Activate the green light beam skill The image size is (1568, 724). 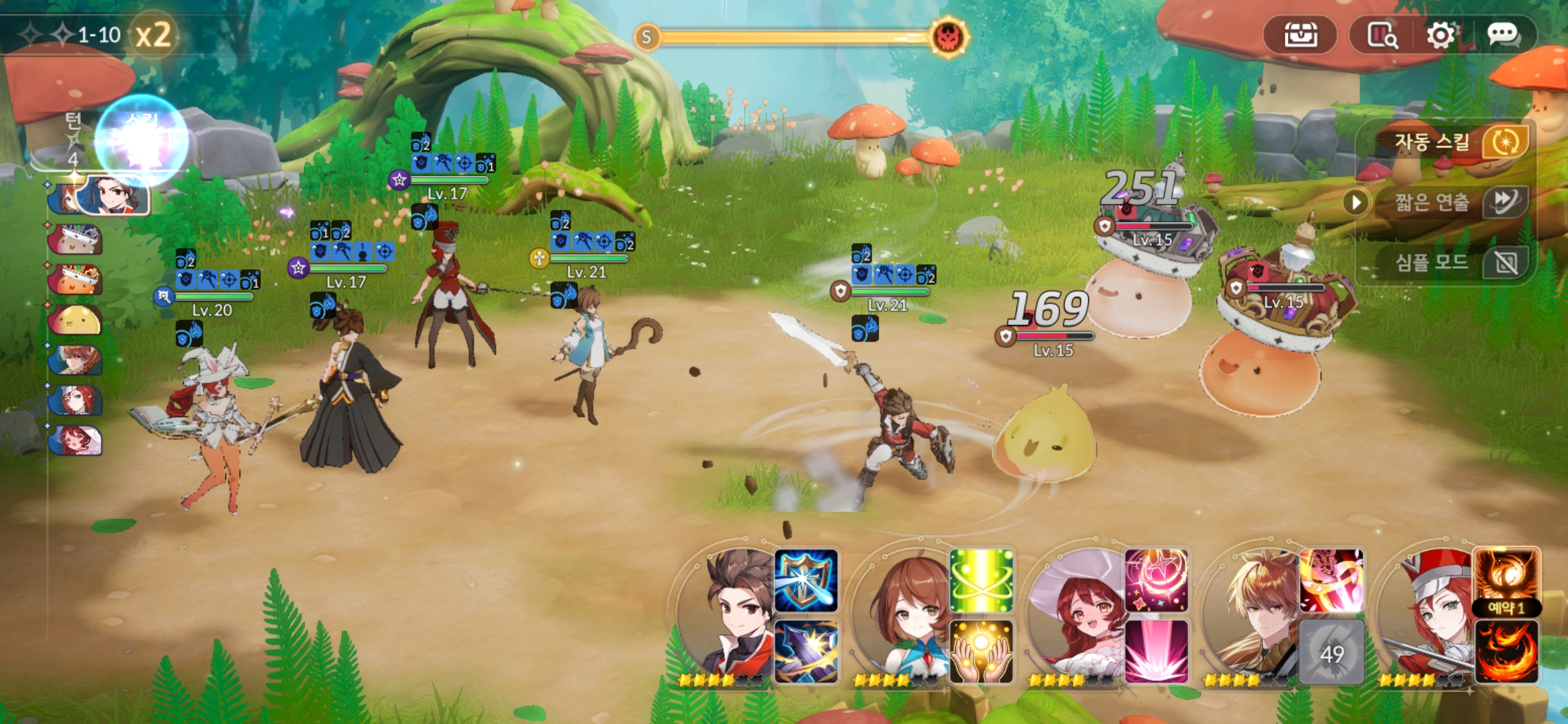[x=981, y=581]
